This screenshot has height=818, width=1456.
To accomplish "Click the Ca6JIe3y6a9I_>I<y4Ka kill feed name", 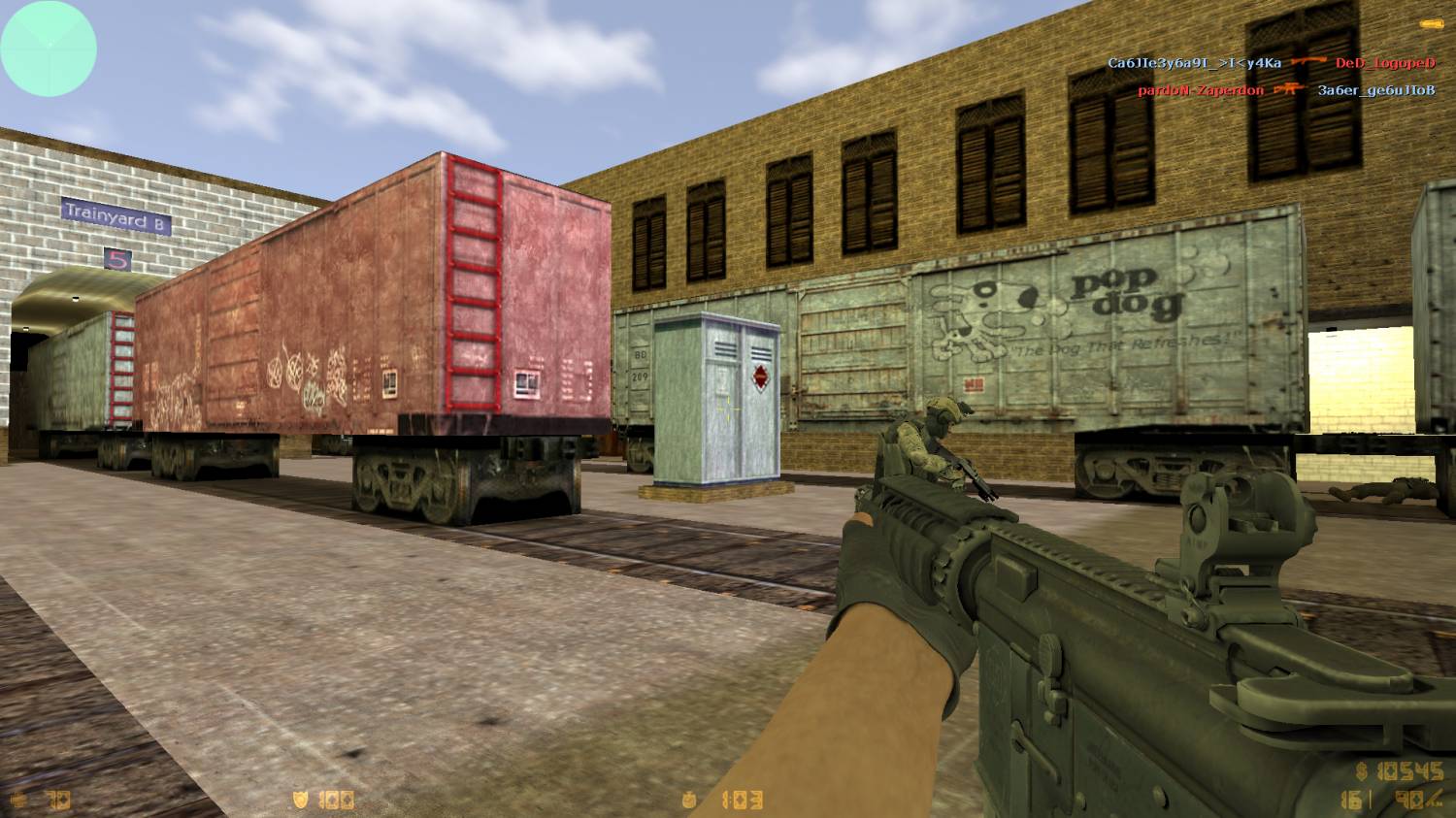I will point(1194,63).
